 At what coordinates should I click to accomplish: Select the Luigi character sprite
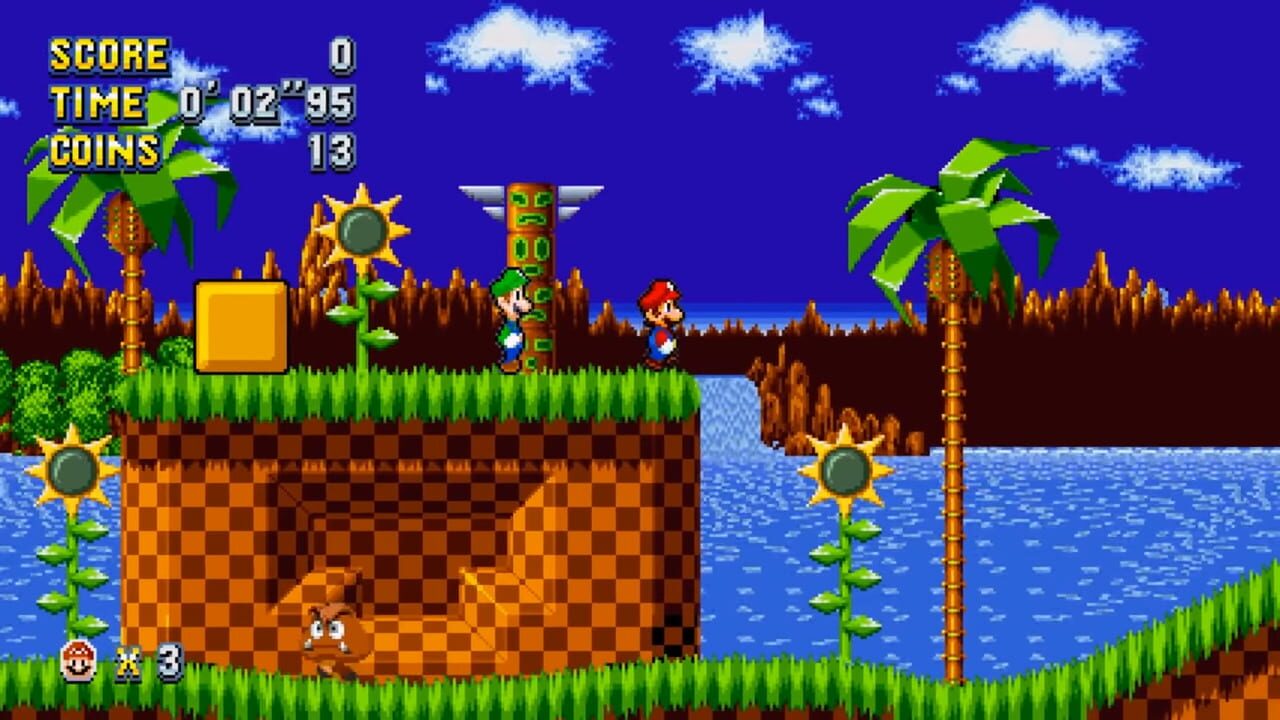coord(512,315)
